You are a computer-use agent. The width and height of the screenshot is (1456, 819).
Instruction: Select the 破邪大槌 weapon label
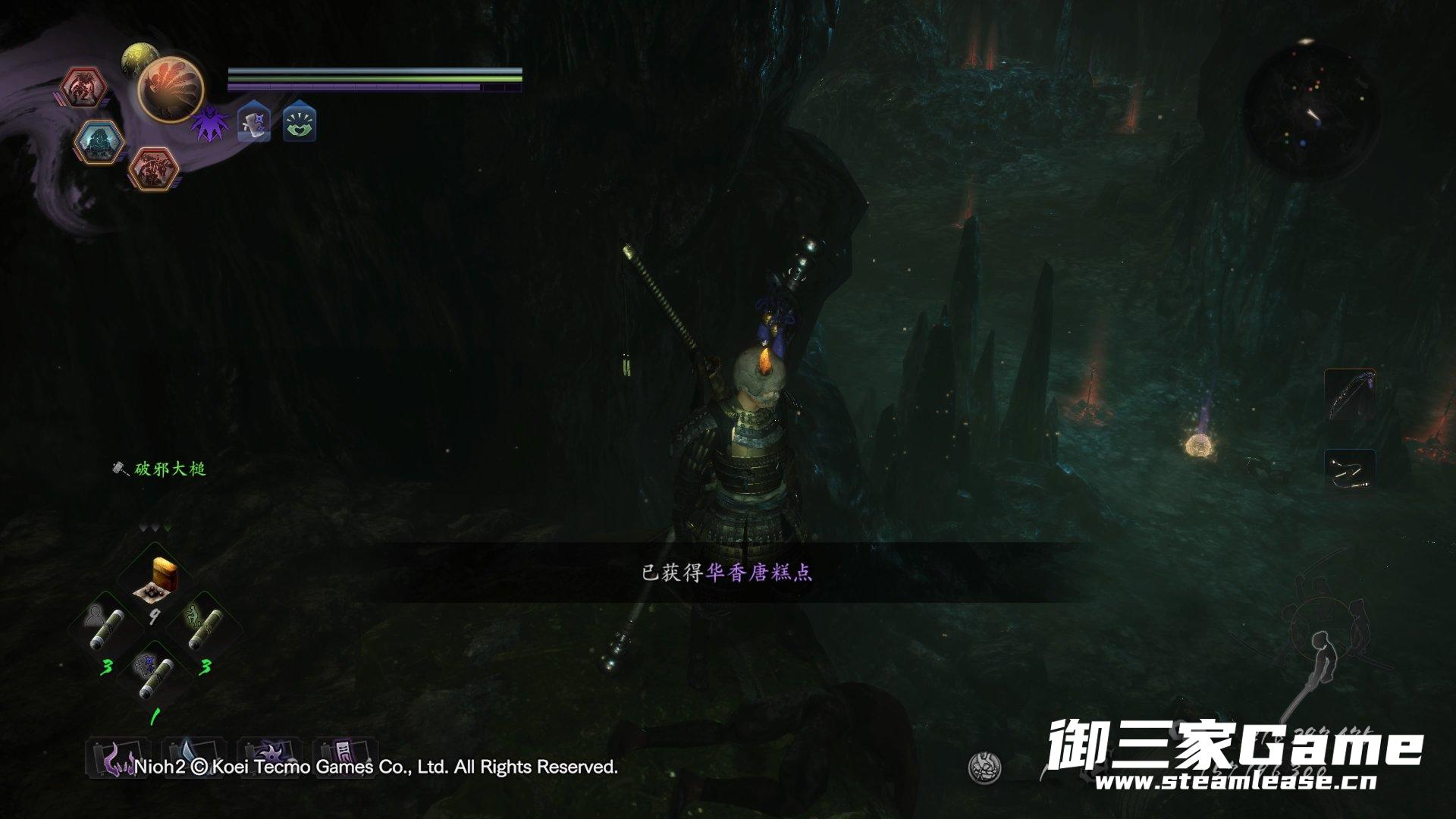[x=169, y=469]
